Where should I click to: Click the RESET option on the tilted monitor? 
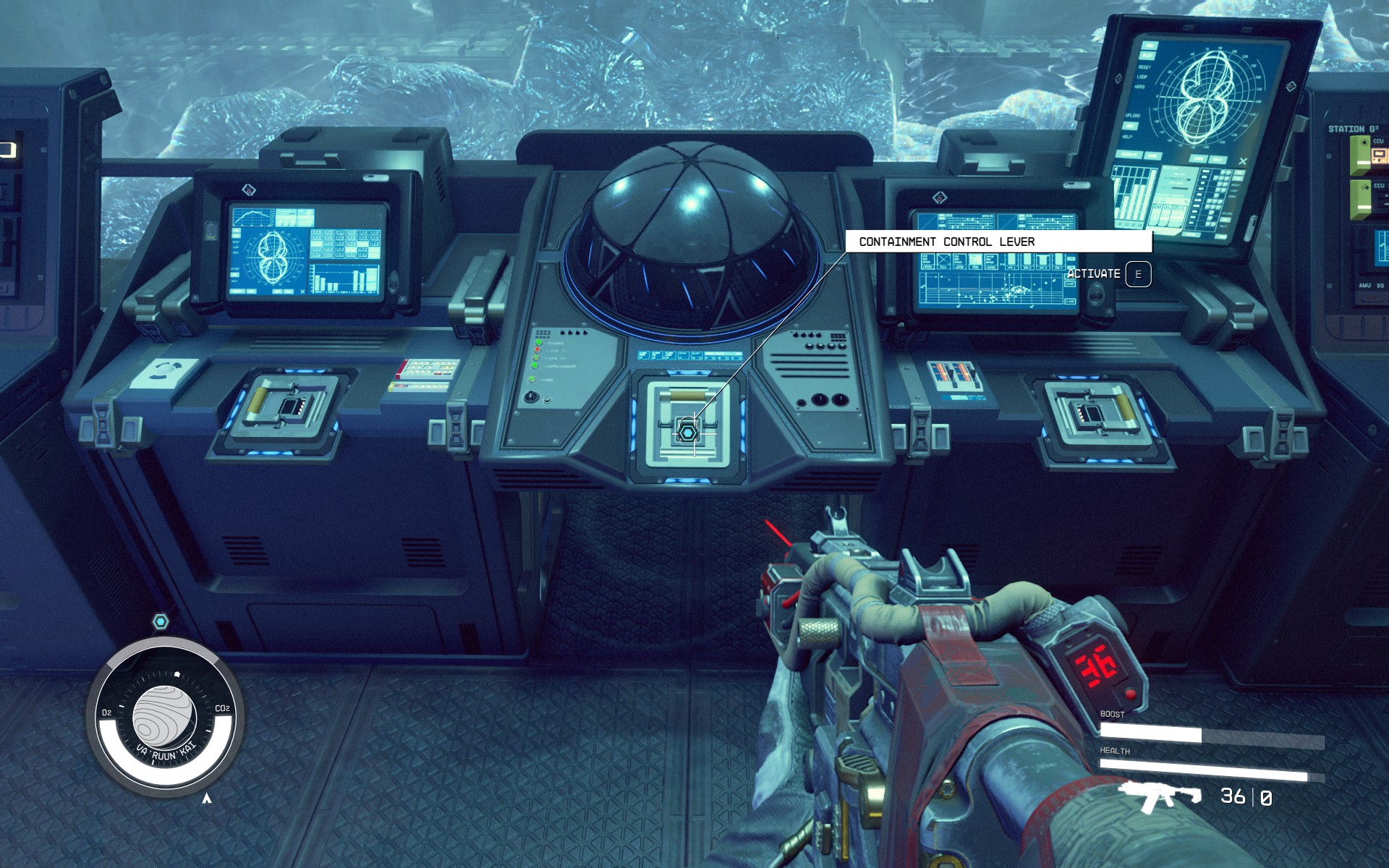1144,67
